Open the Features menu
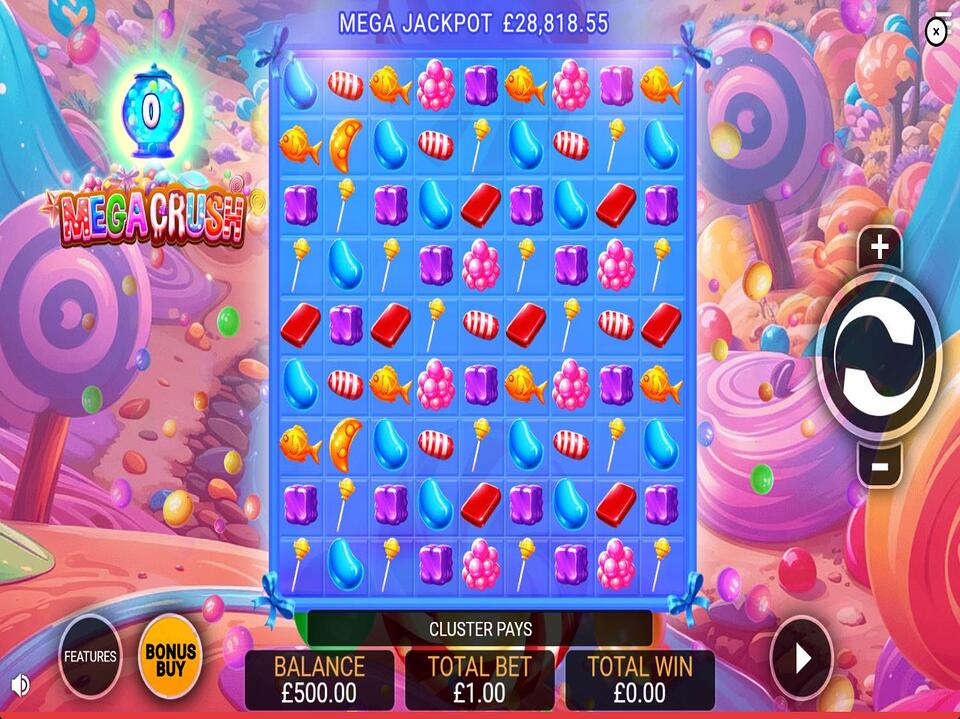960x719 pixels. click(x=90, y=657)
